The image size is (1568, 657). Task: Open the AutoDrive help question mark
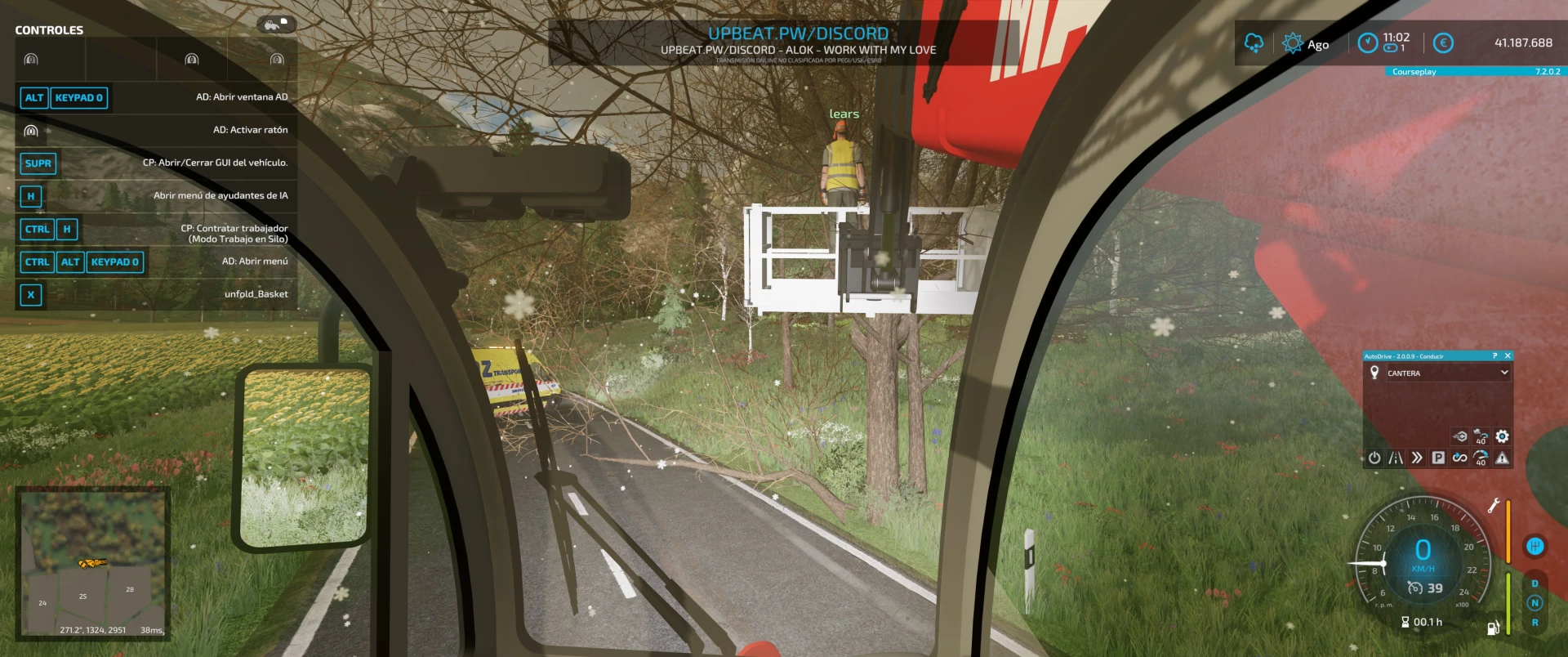coord(1495,356)
